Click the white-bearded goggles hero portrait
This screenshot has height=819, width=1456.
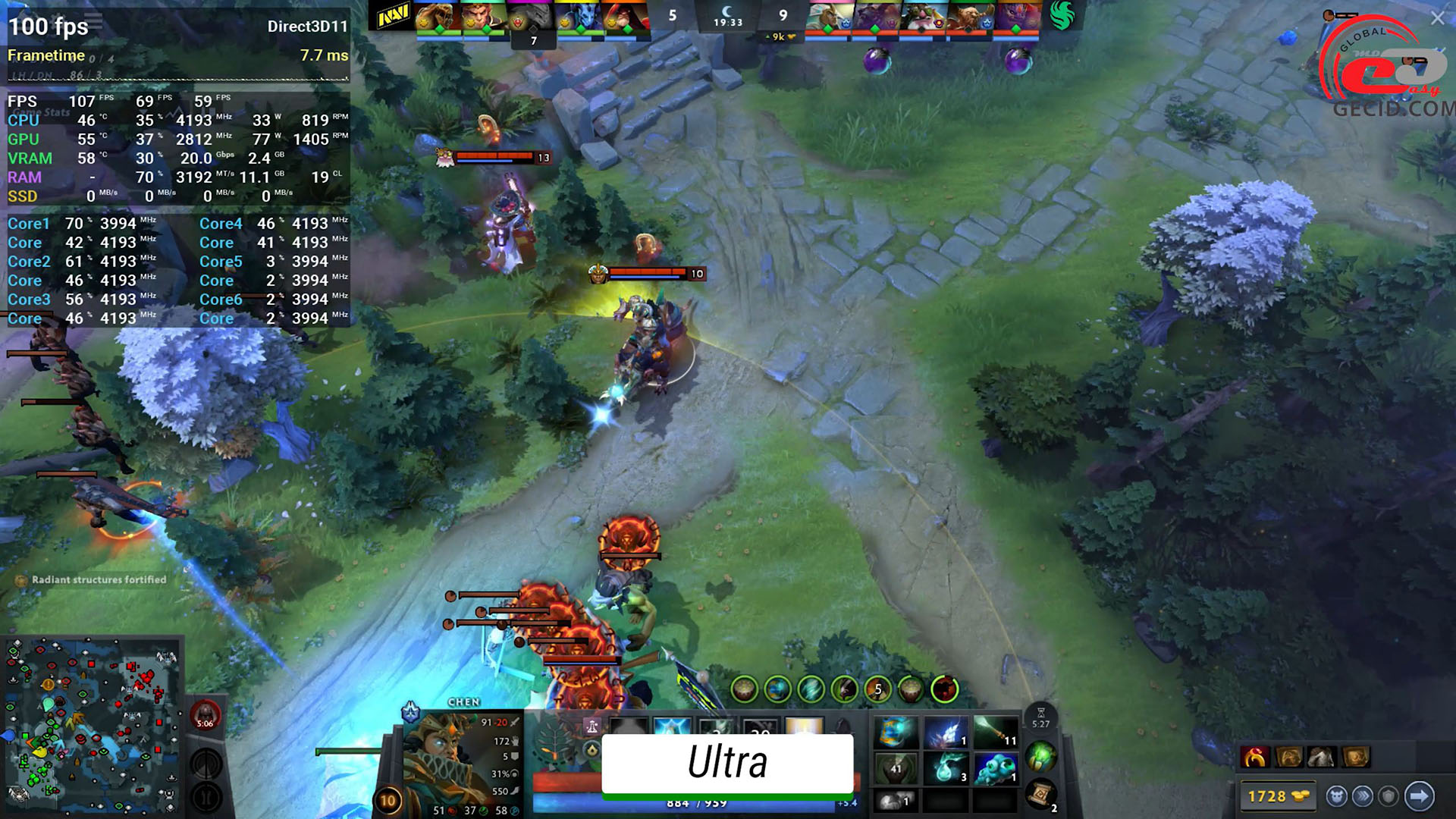[x=924, y=17]
